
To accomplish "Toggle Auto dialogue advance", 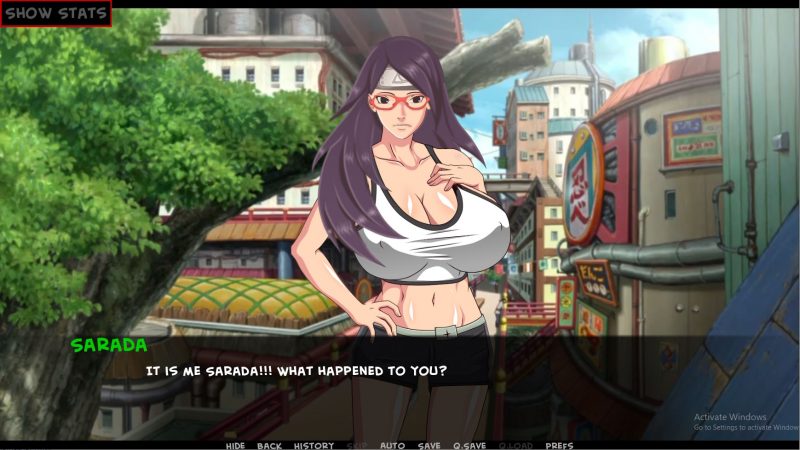I will click(393, 445).
